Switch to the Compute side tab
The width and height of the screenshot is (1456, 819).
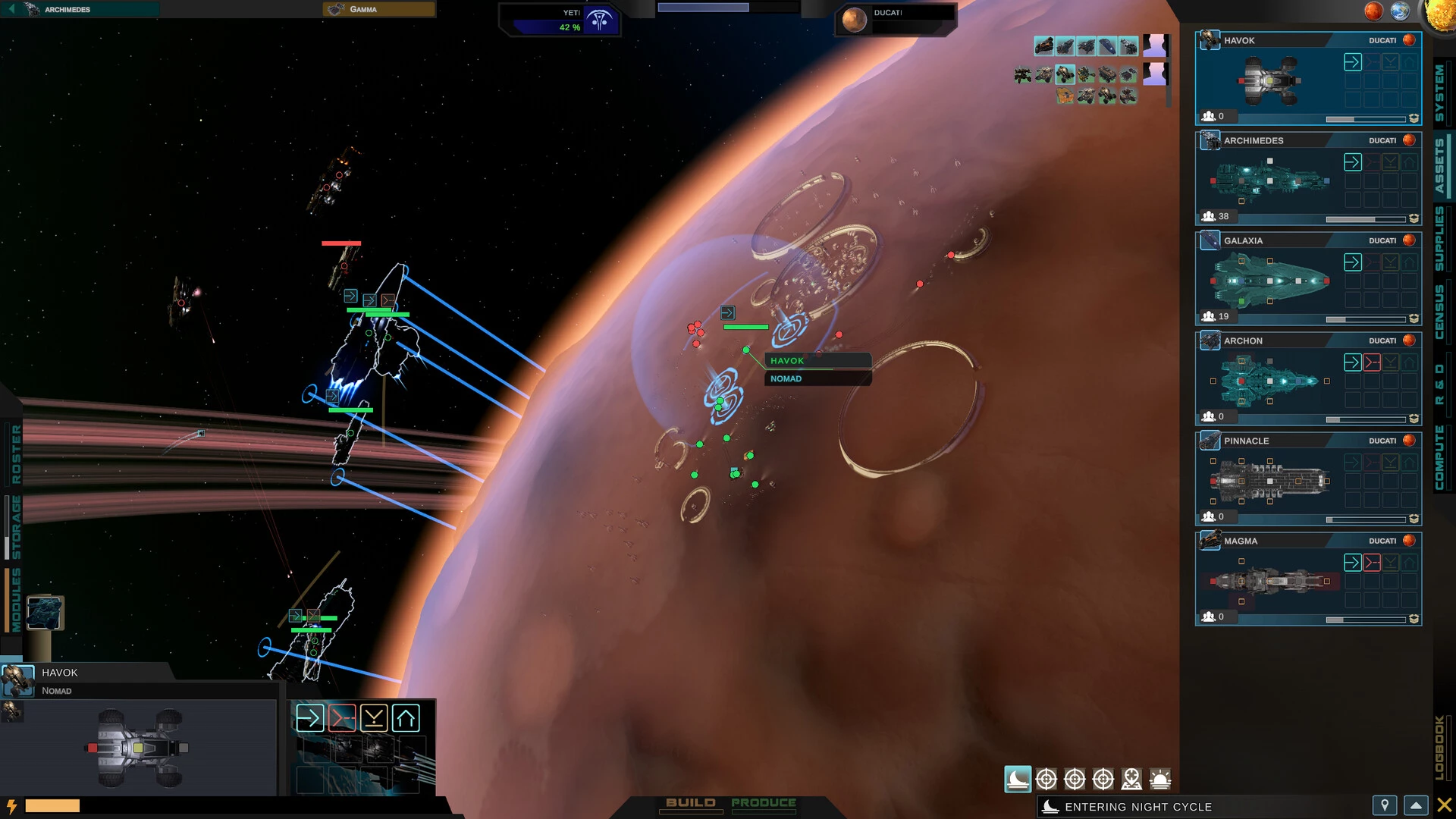click(1439, 457)
